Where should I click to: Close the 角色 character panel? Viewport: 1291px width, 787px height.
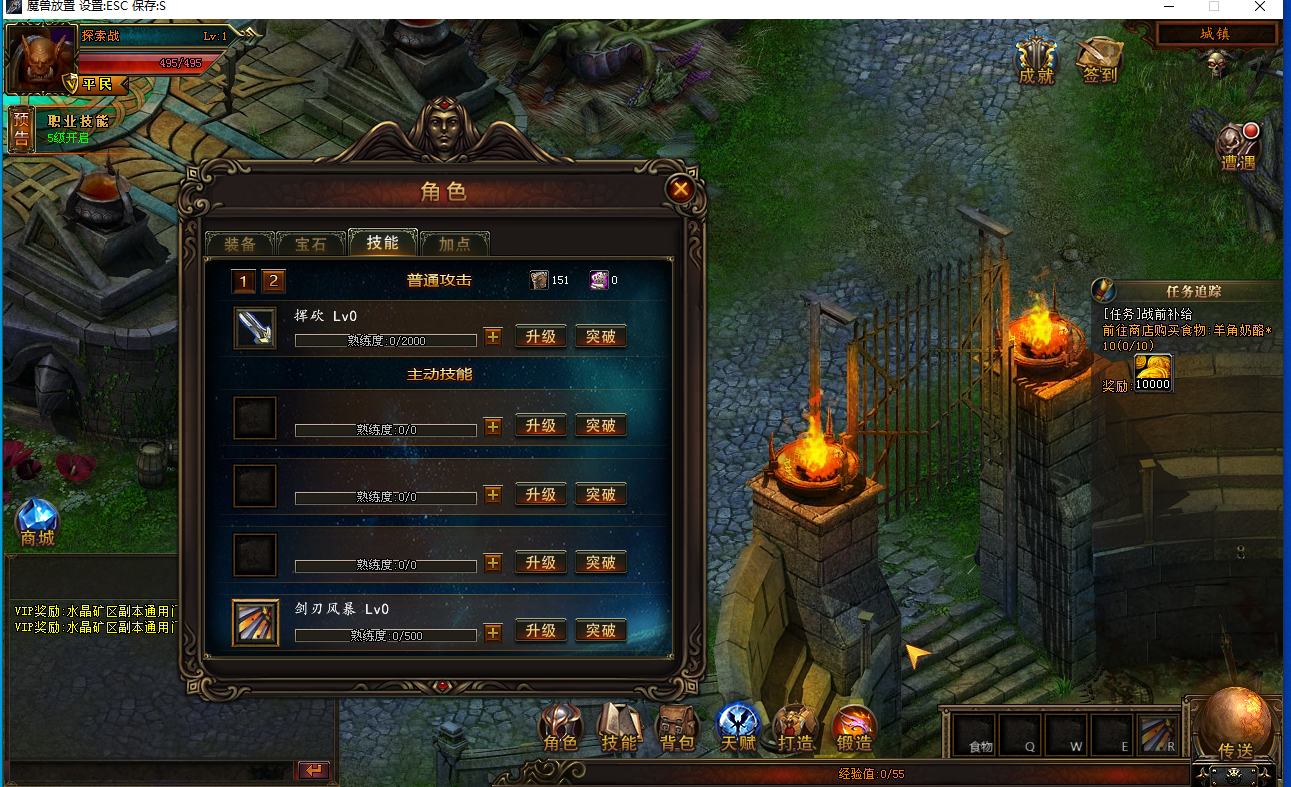click(x=680, y=189)
